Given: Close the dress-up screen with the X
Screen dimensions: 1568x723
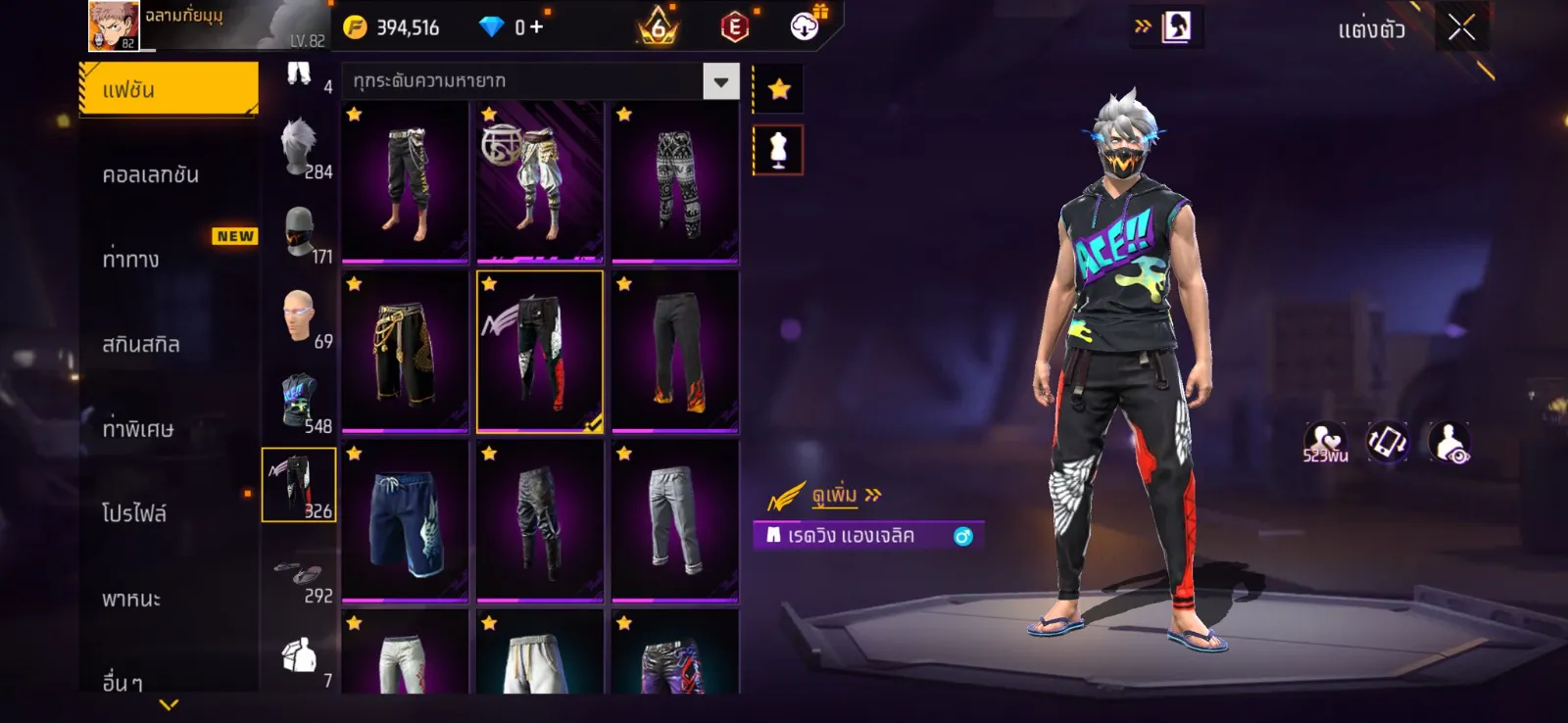Looking at the screenshot, I should [1461, 27].
